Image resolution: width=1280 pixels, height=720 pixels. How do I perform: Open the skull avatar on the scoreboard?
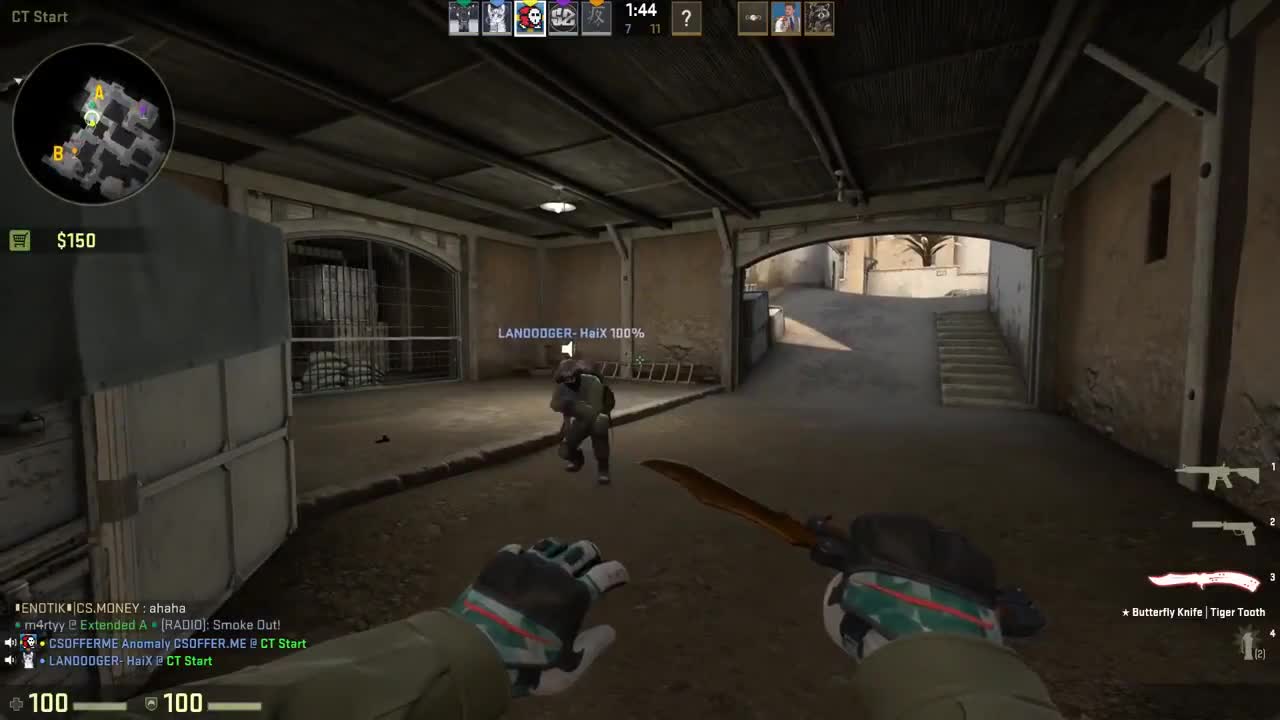point(529,18)
